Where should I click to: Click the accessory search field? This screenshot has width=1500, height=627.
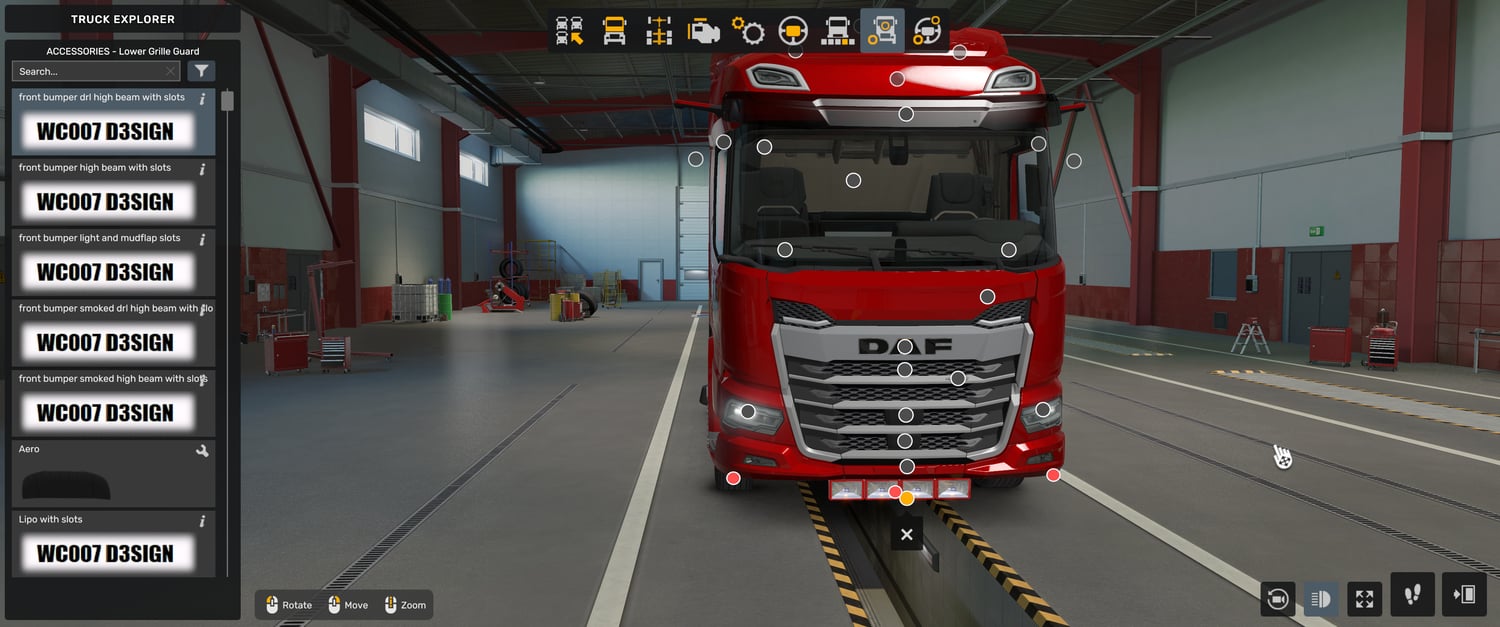88,71
